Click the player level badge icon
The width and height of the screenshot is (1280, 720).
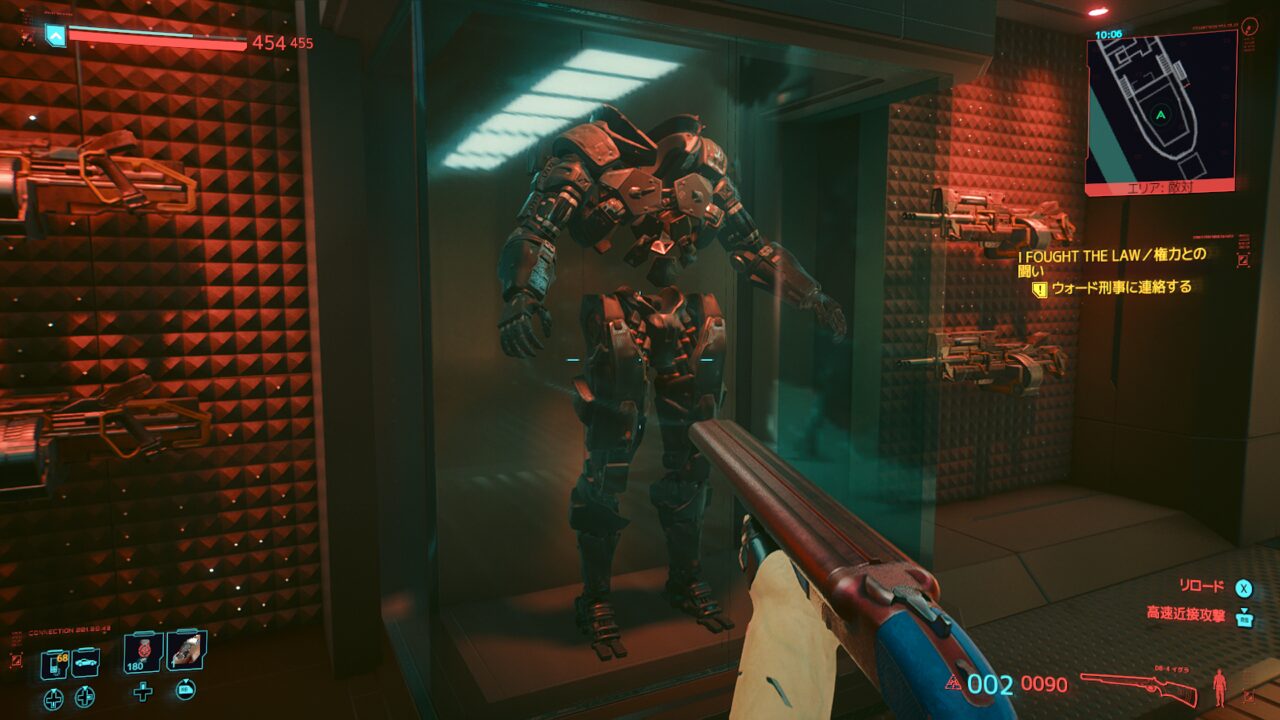coord(55,37)
